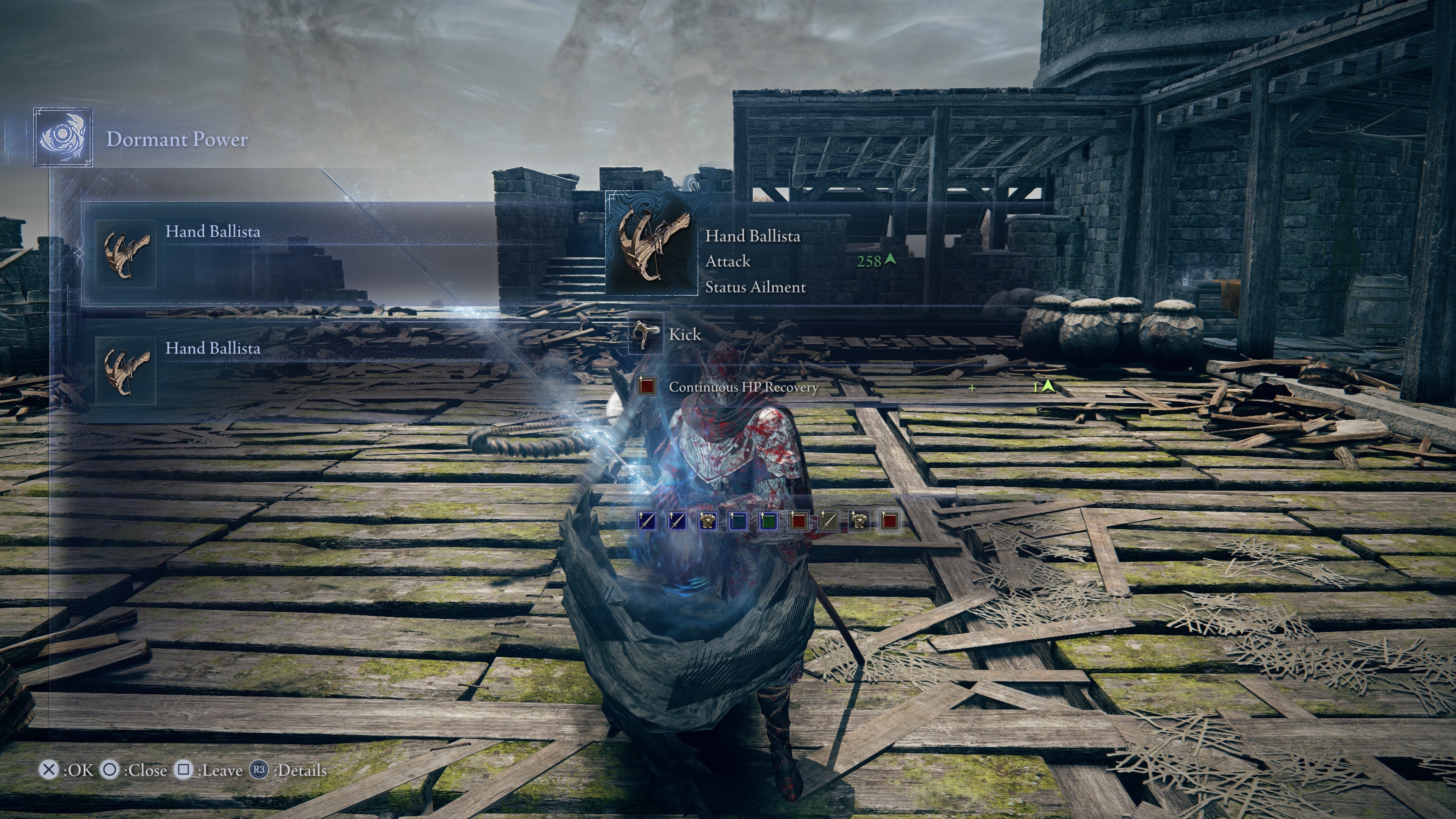The image size is (1456, 819).
Task: Select the teal square buff icon
Action: point(737,521)
